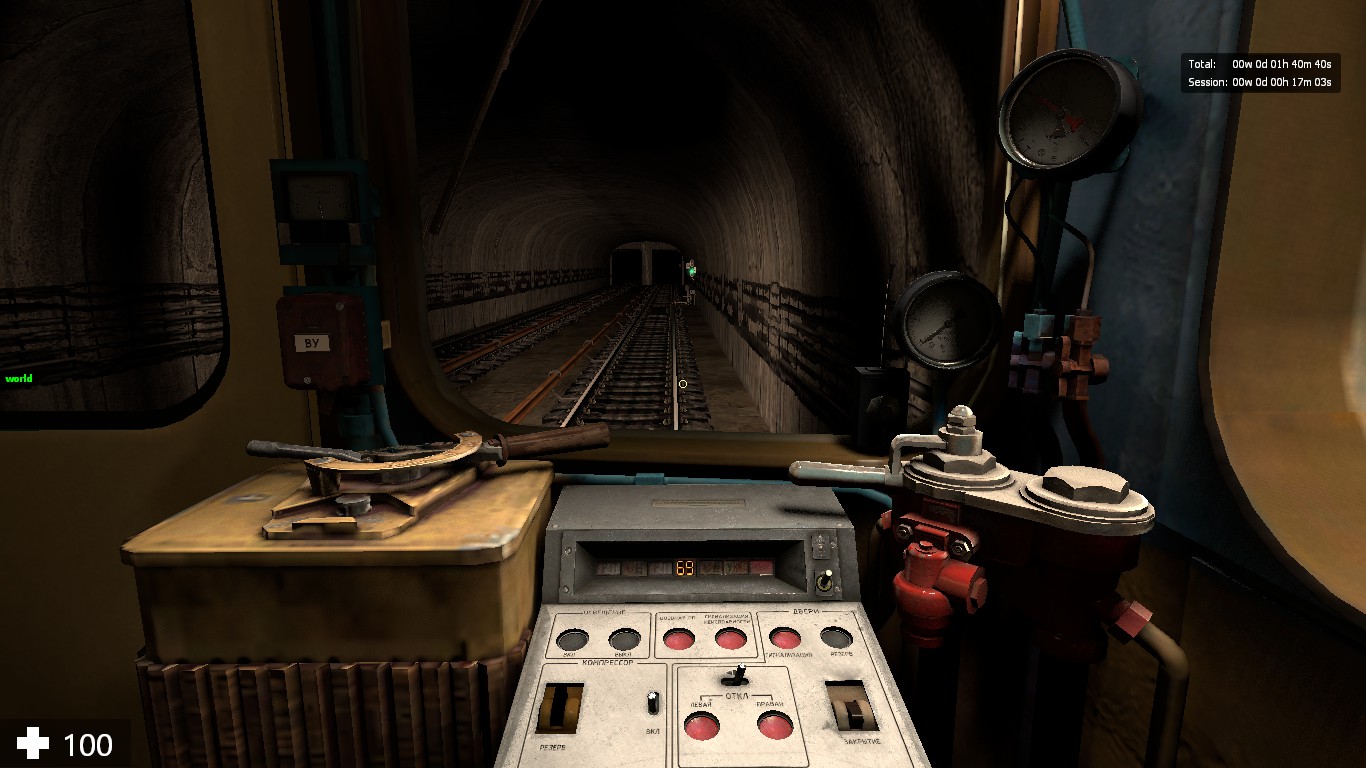Hit the red Возврат РП button
Image resolution: width=1366 pixels, height=768 pixels.
point(679,640)
